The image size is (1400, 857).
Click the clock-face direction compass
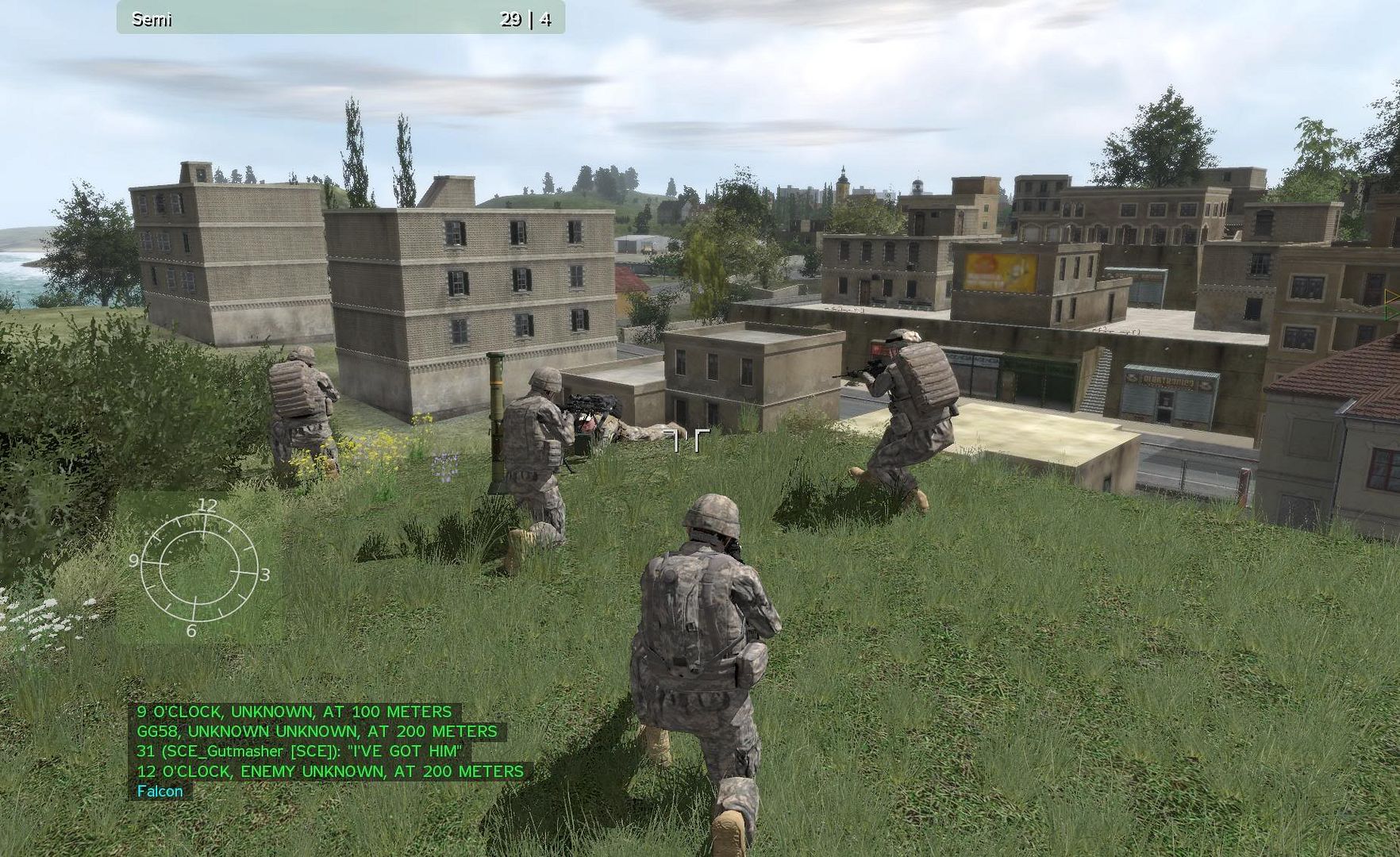[200, 568]
